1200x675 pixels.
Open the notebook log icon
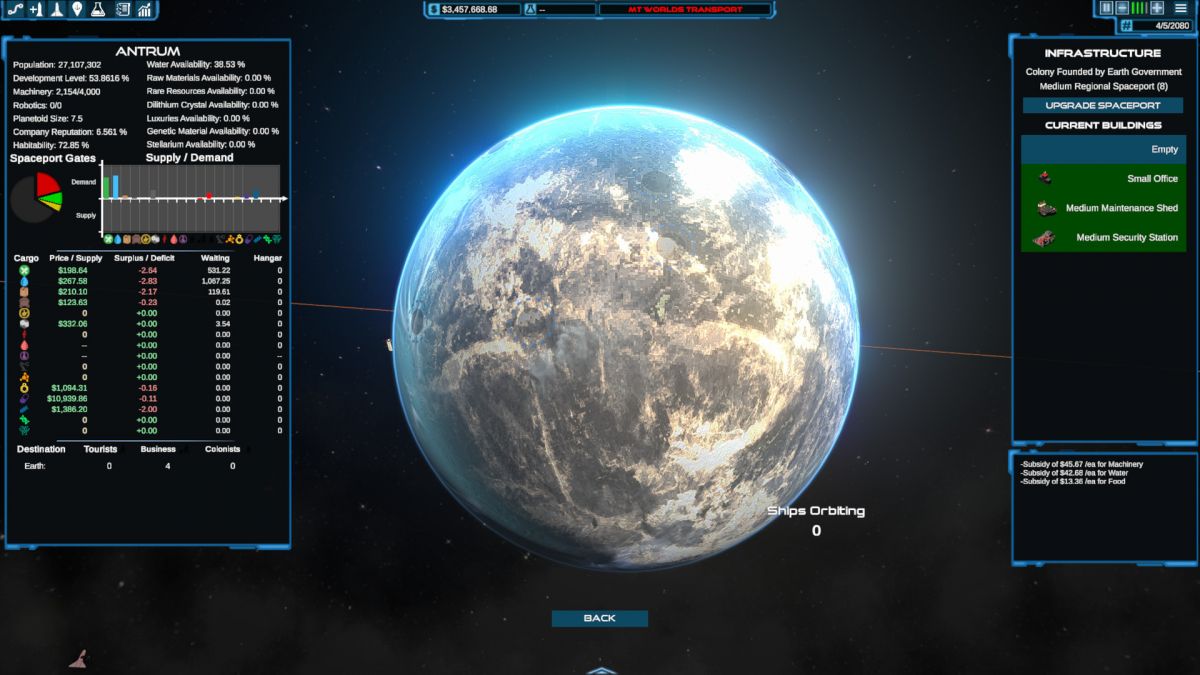(x=123, y=10)
